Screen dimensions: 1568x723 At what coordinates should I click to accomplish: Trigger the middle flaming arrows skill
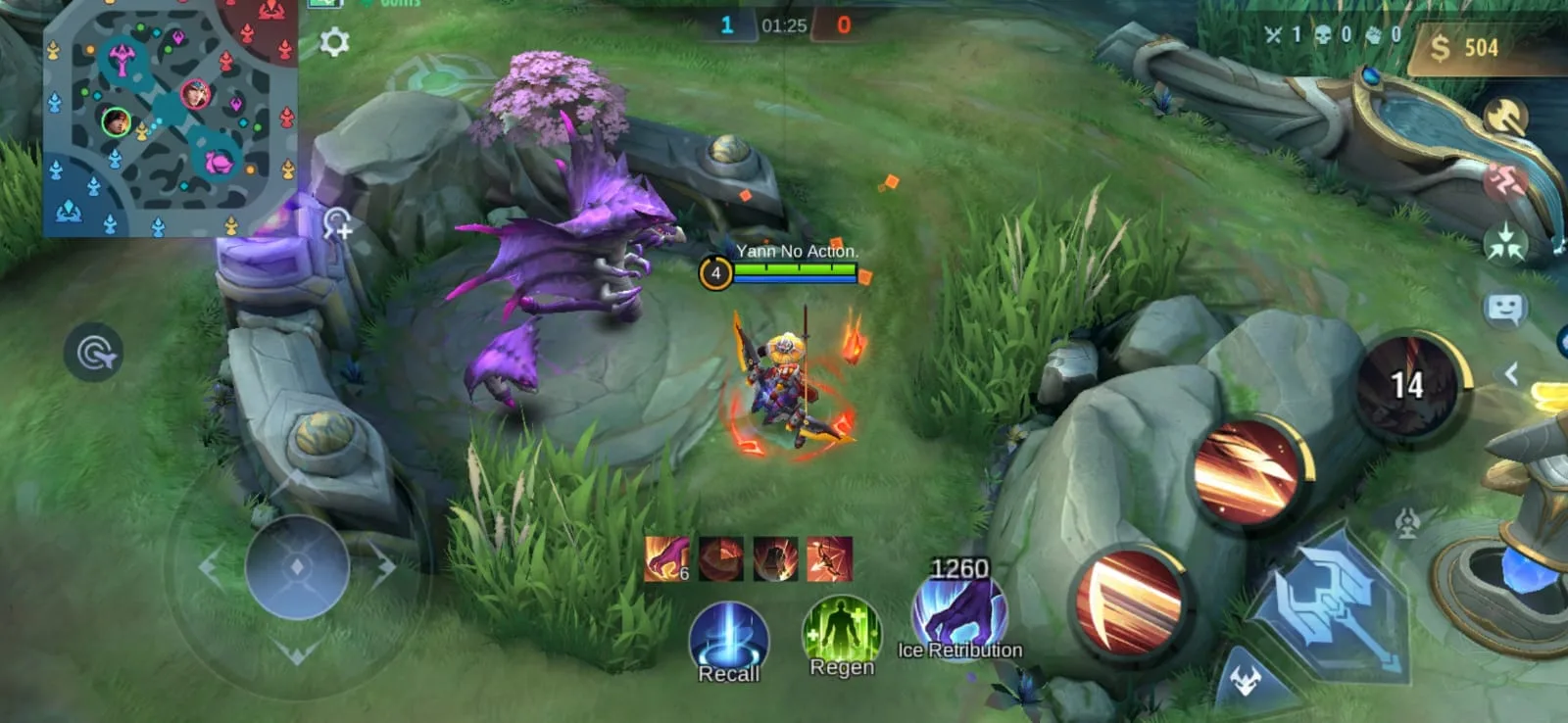click(1247, 473)
